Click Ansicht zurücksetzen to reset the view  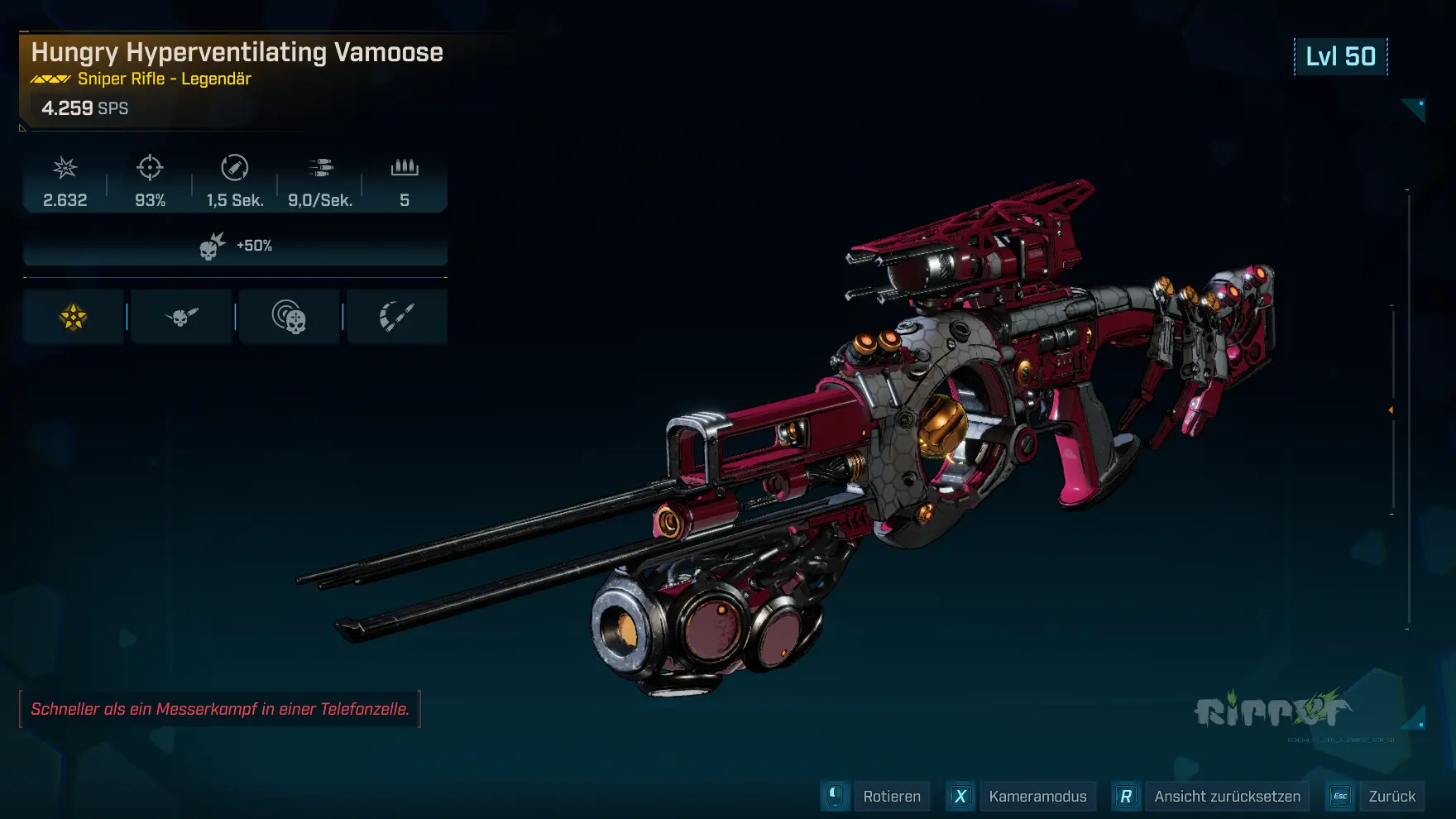(x=1228, y=796)
